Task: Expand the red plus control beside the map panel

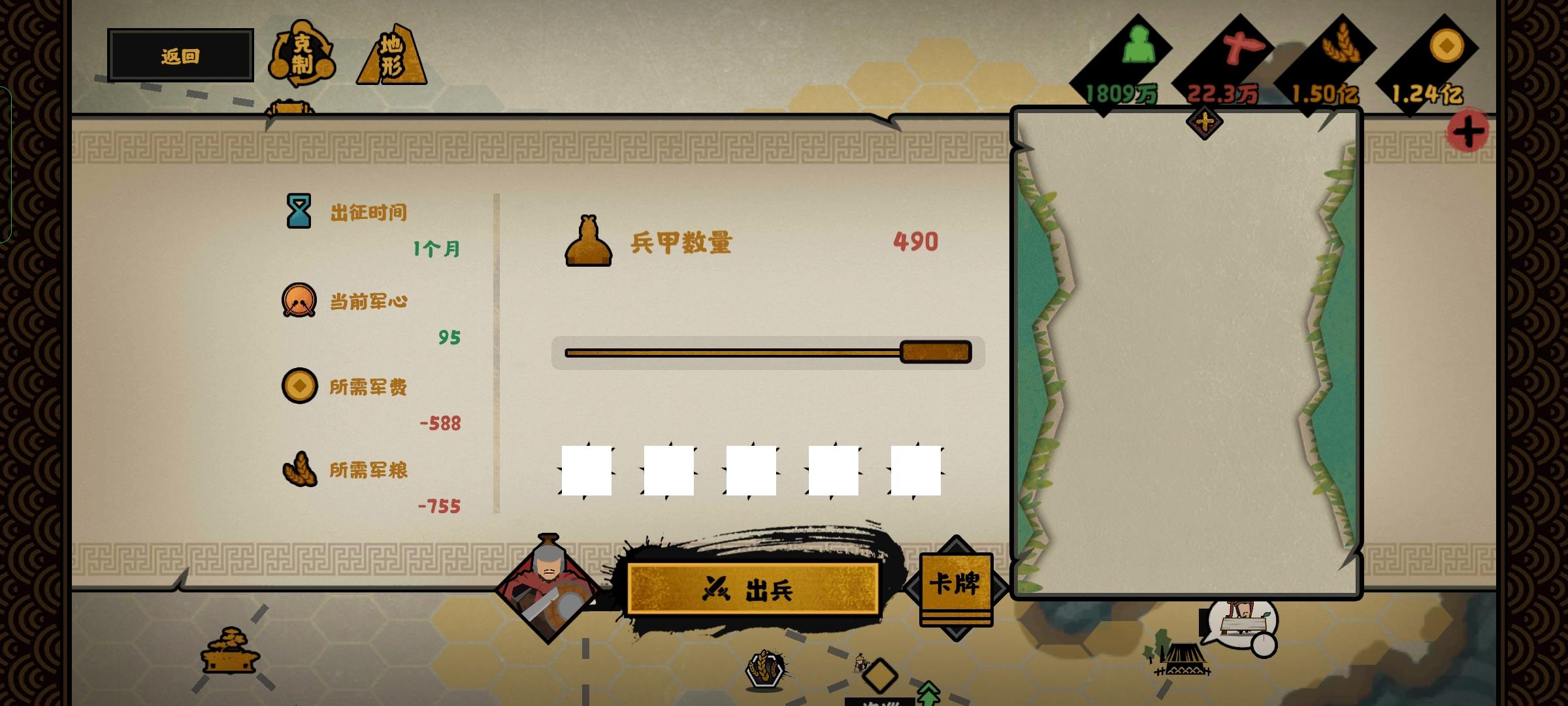Action: [1468, 129]
